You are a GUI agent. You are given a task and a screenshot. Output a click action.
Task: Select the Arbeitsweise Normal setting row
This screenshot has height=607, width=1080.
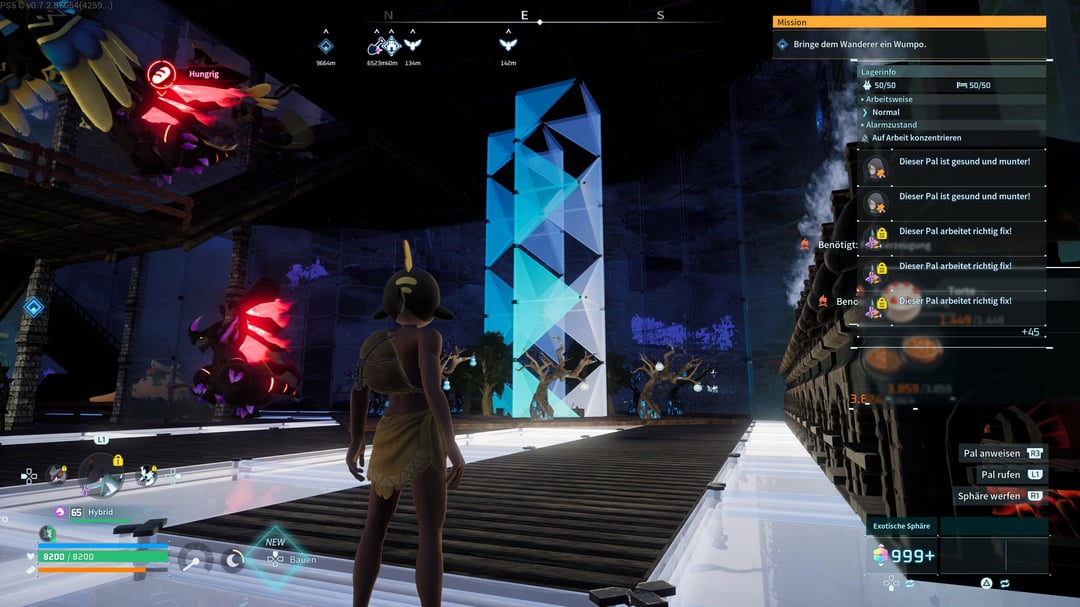(x=886, y=112)
